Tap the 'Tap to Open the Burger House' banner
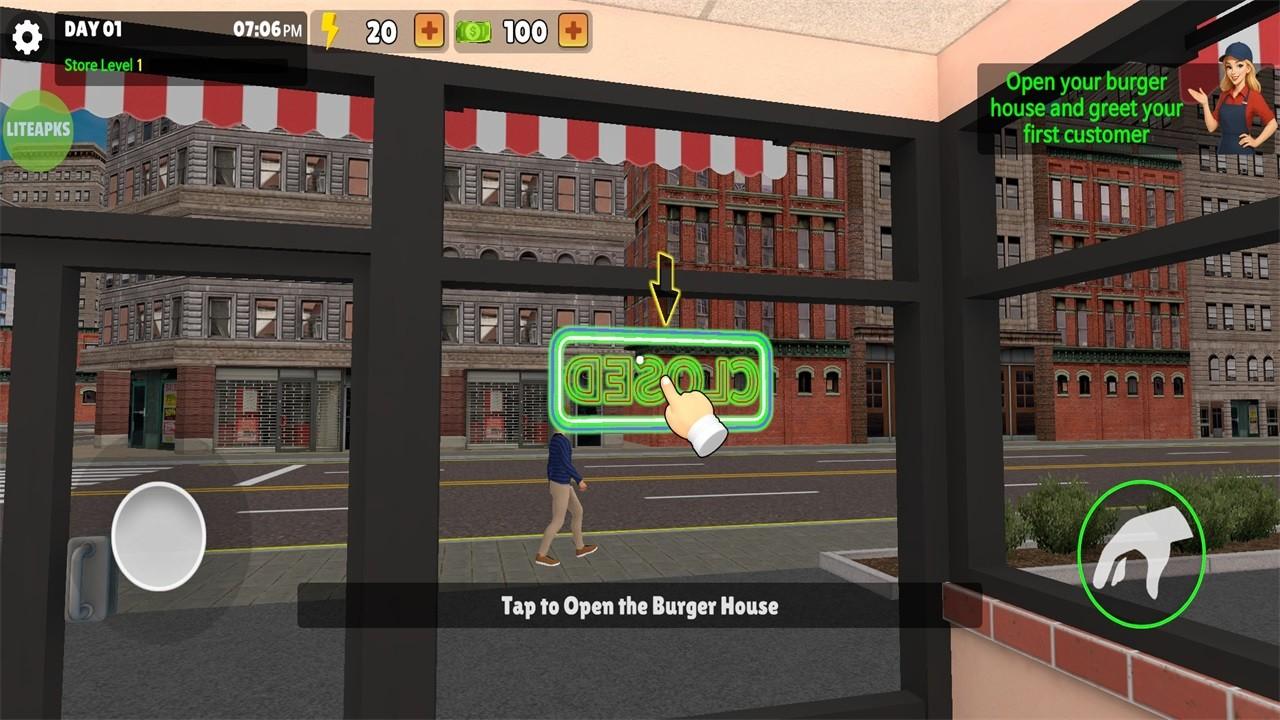1280x720 pixels. (640, 603)
